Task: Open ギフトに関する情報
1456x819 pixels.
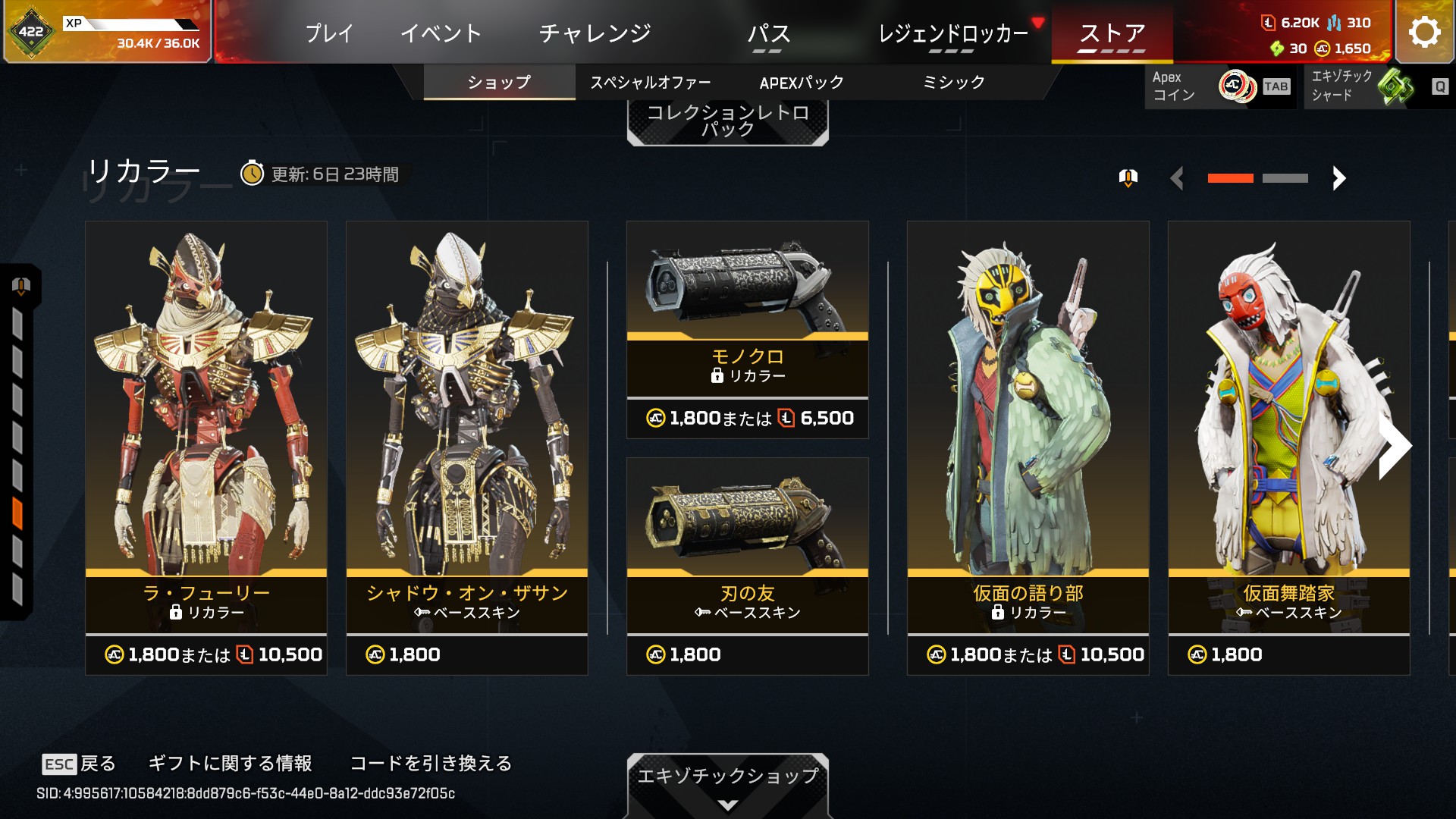Action: [x=230, y=763]
